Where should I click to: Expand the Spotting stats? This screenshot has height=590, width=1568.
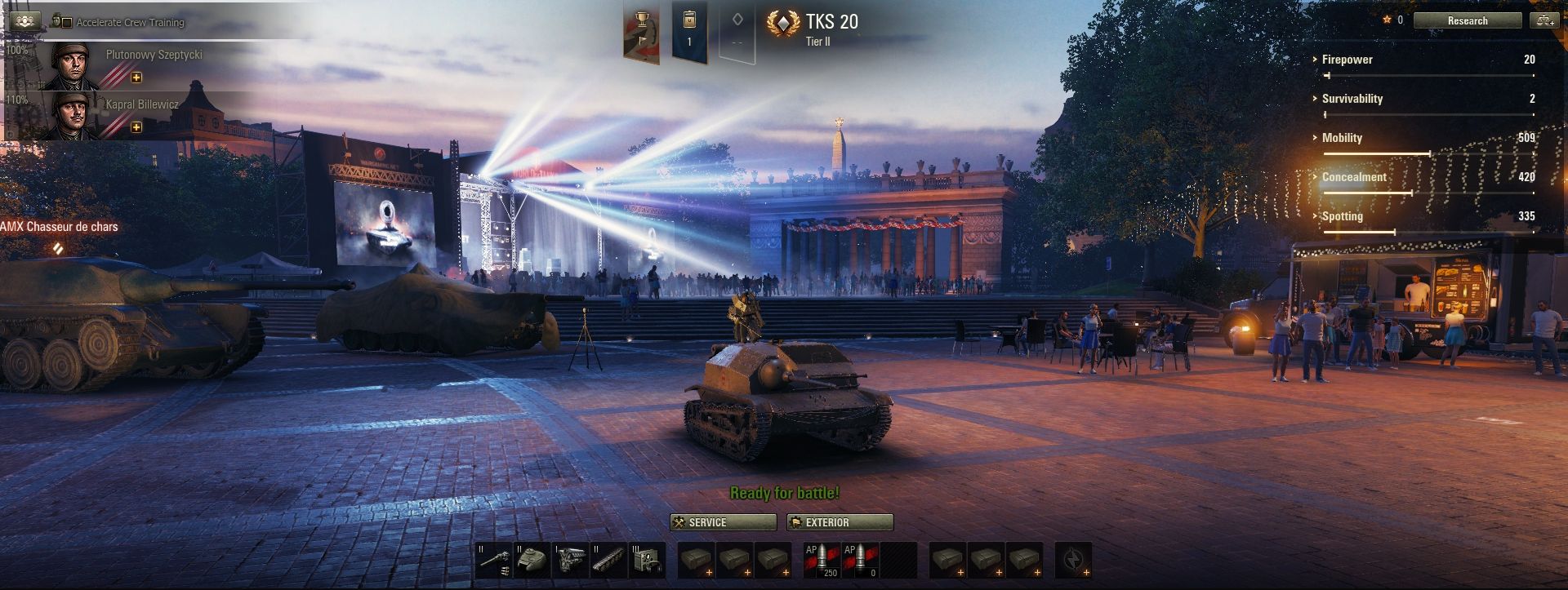[1342, 216]
